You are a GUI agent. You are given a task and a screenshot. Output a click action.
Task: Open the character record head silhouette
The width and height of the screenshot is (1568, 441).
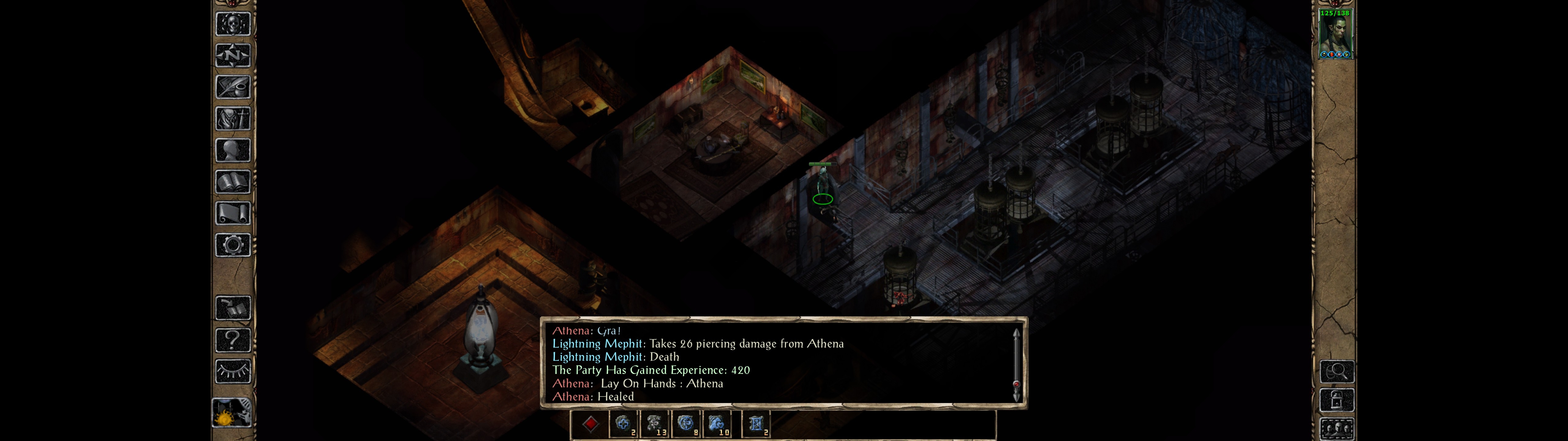click(x=232, y=150)
